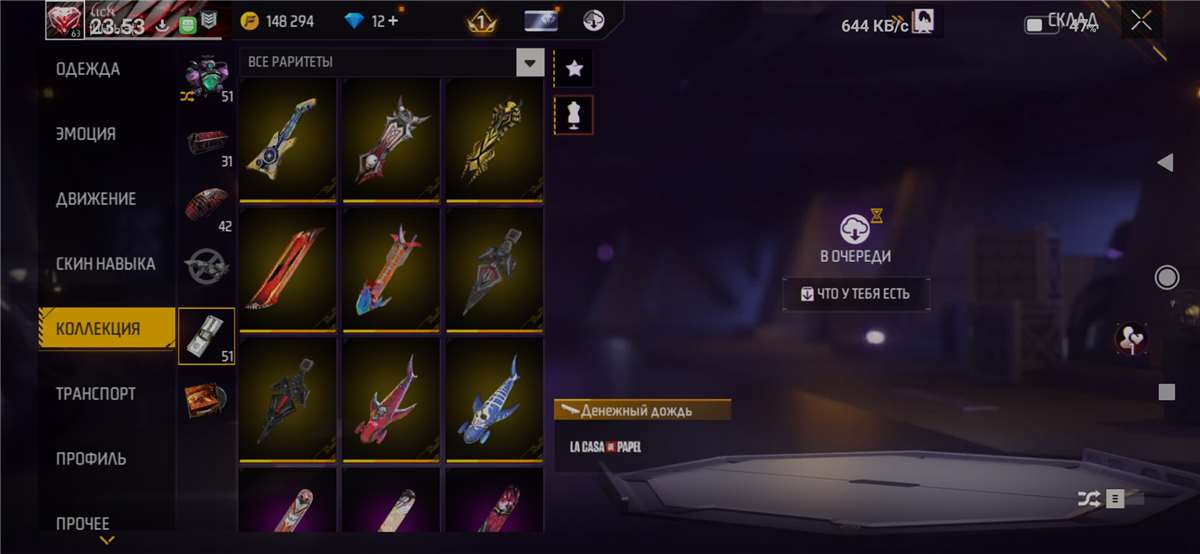This screenshot has width=1200, height=554.
Task: Select the red shark skin
Action: [x=391, y=399]
